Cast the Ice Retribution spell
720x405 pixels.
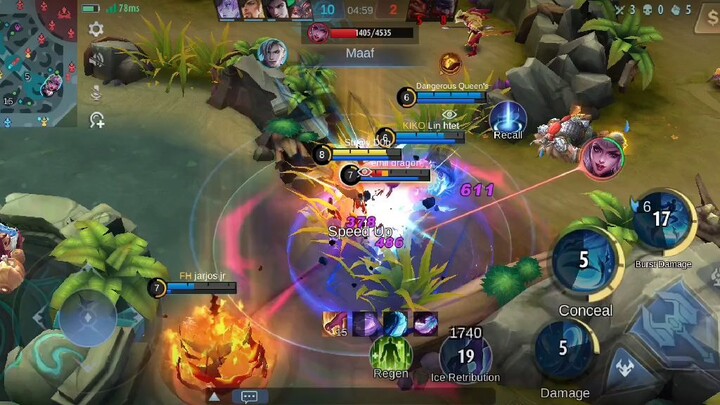465,353
